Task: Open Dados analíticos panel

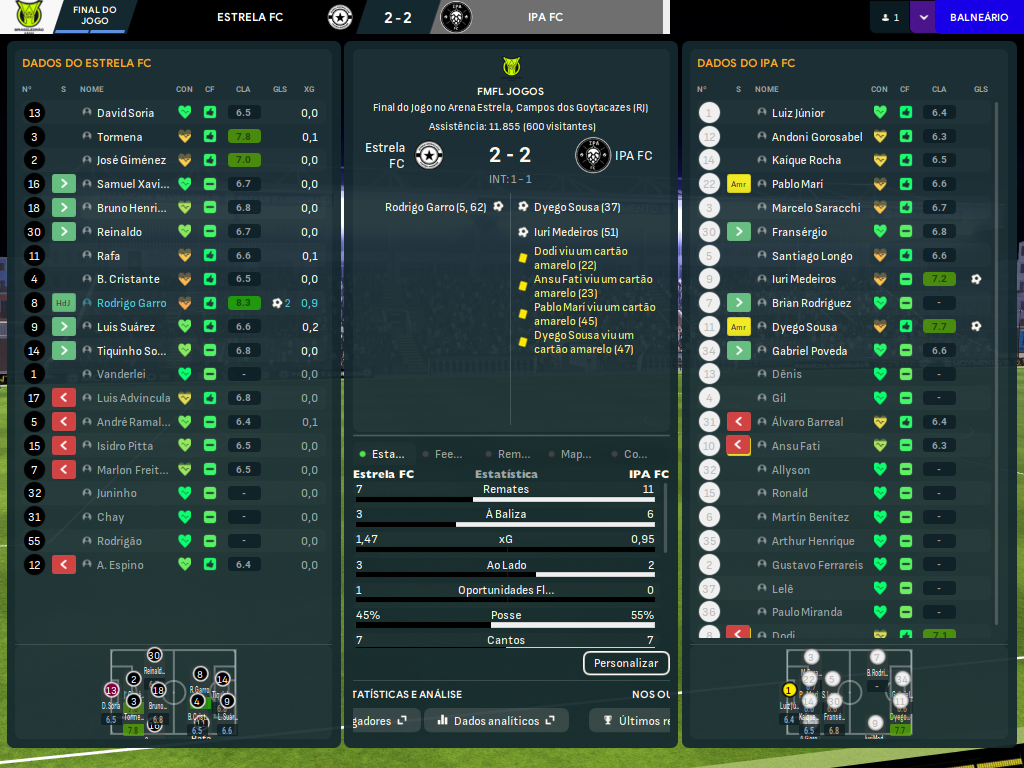Action: [x=496, y=720]
